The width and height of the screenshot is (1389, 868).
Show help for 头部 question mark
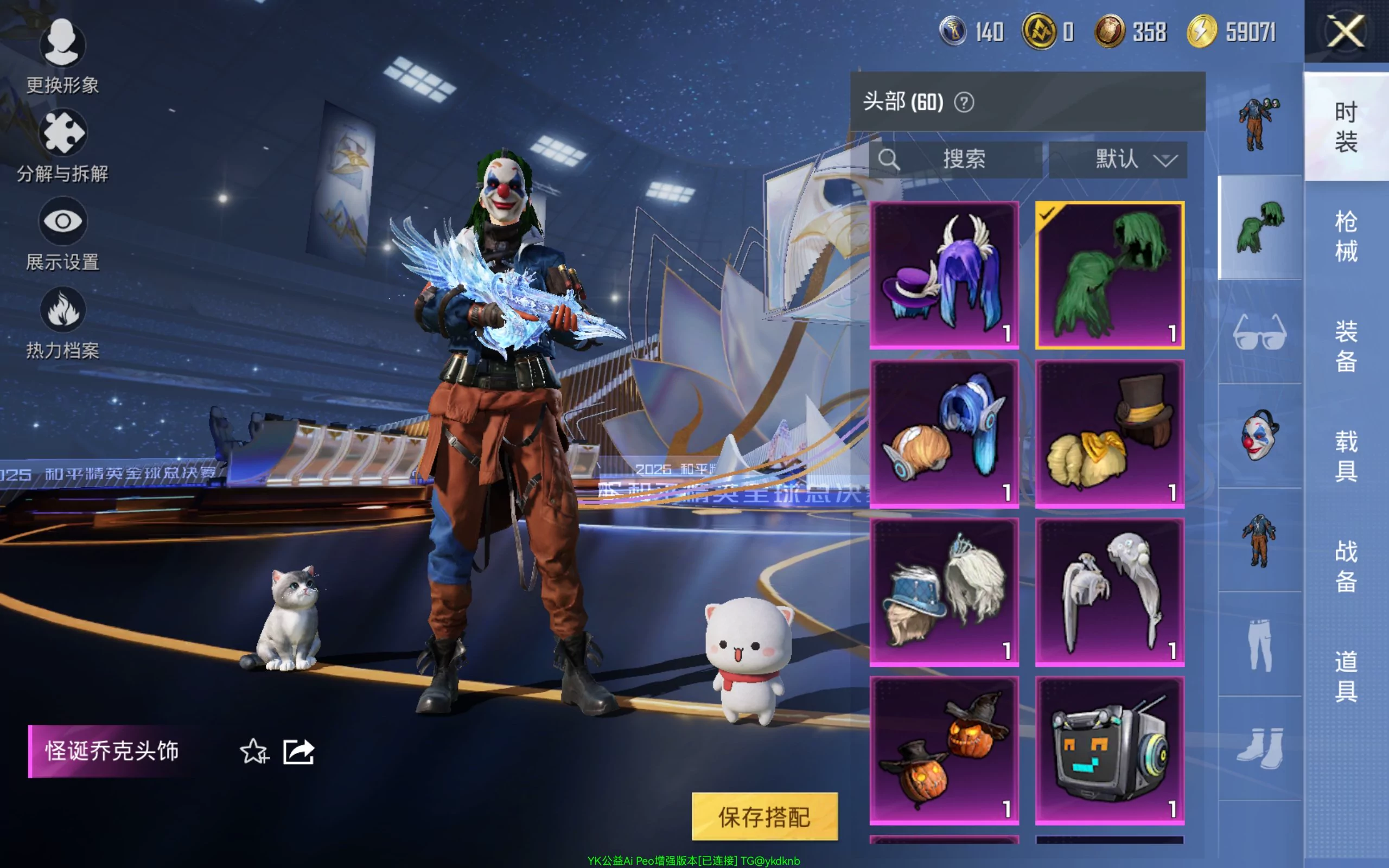point(964,103)
